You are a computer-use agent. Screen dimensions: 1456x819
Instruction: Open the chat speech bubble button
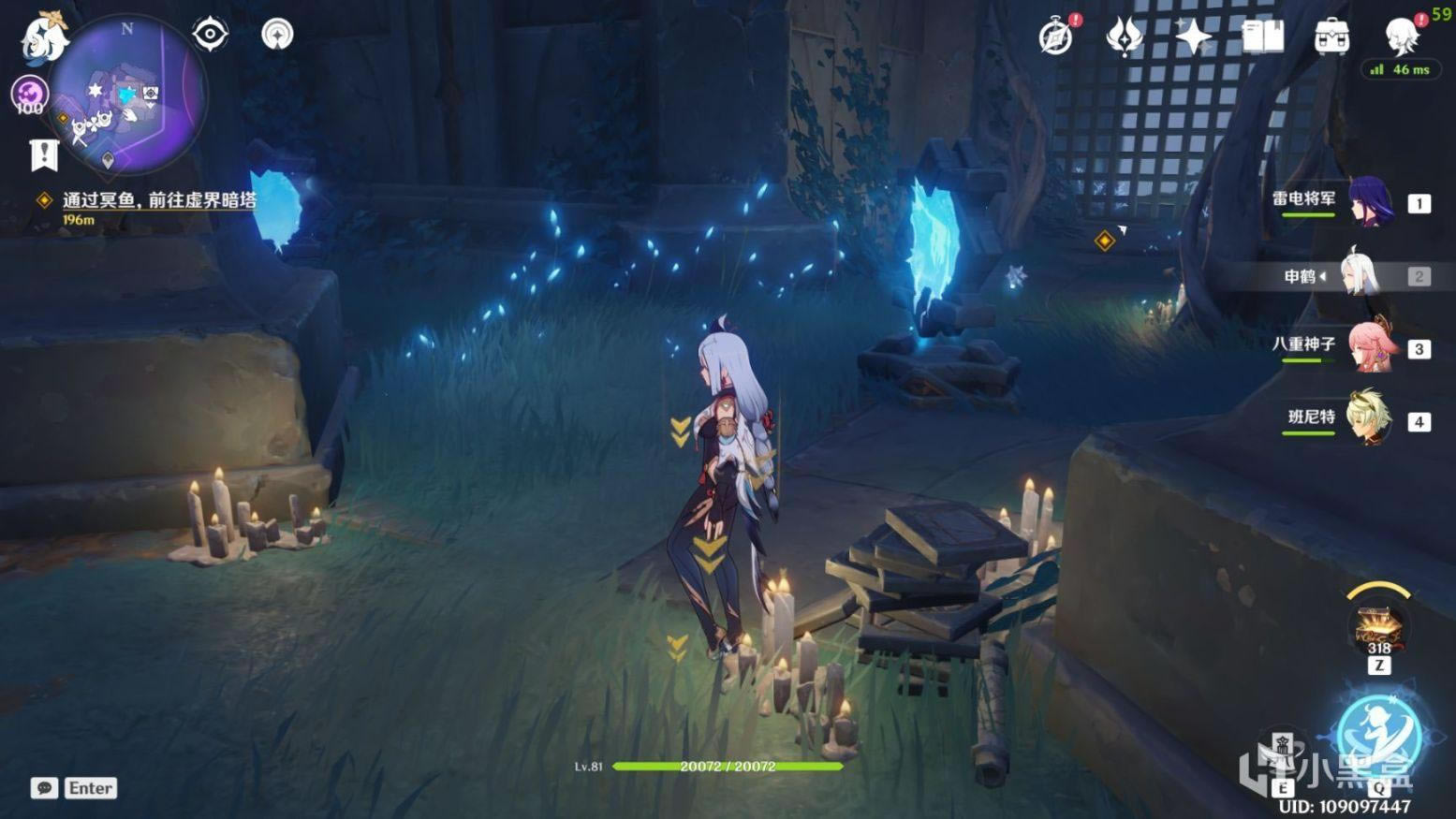[x=44, y=788]
